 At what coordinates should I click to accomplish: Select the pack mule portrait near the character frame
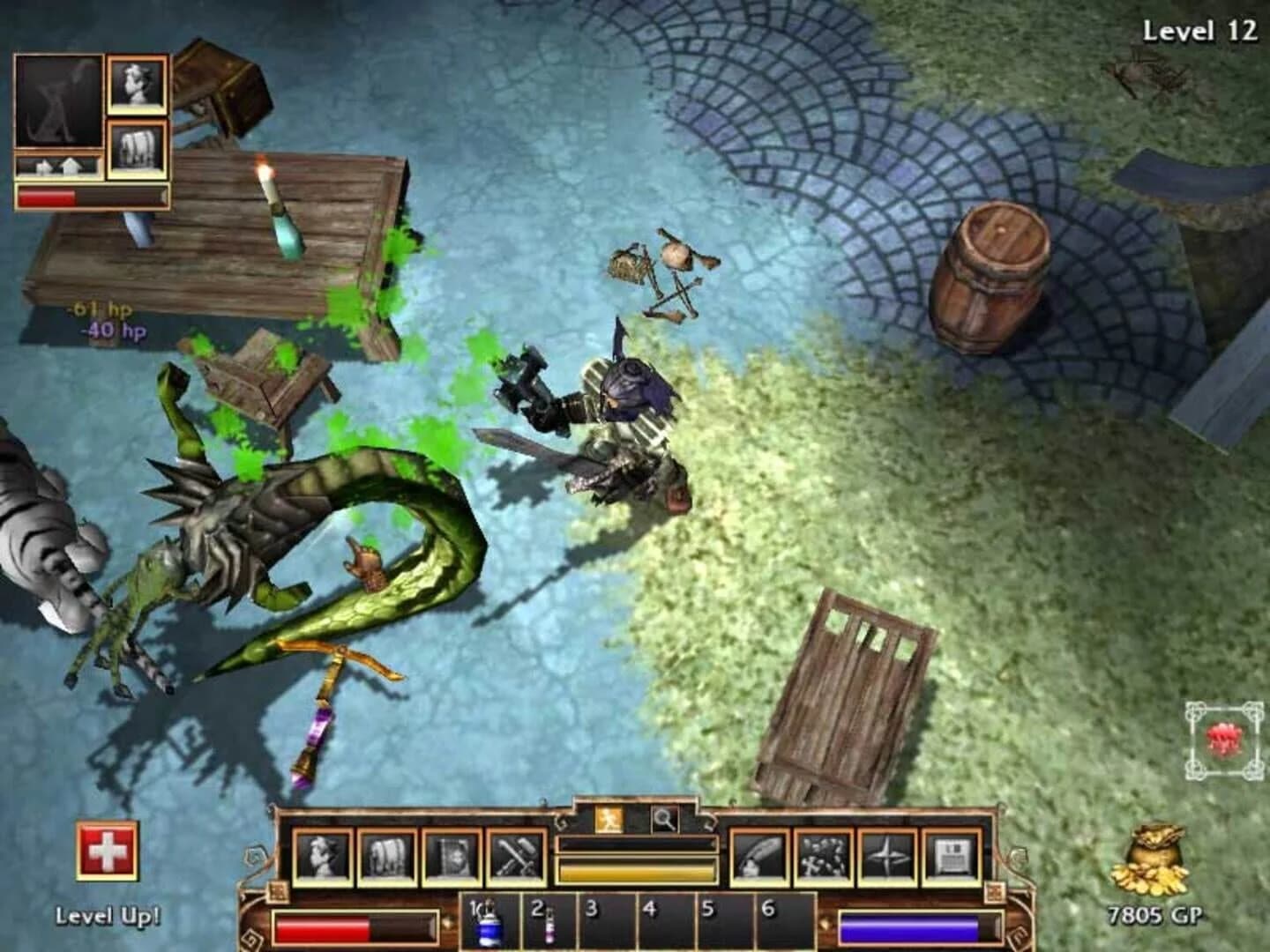click(137, 145)
